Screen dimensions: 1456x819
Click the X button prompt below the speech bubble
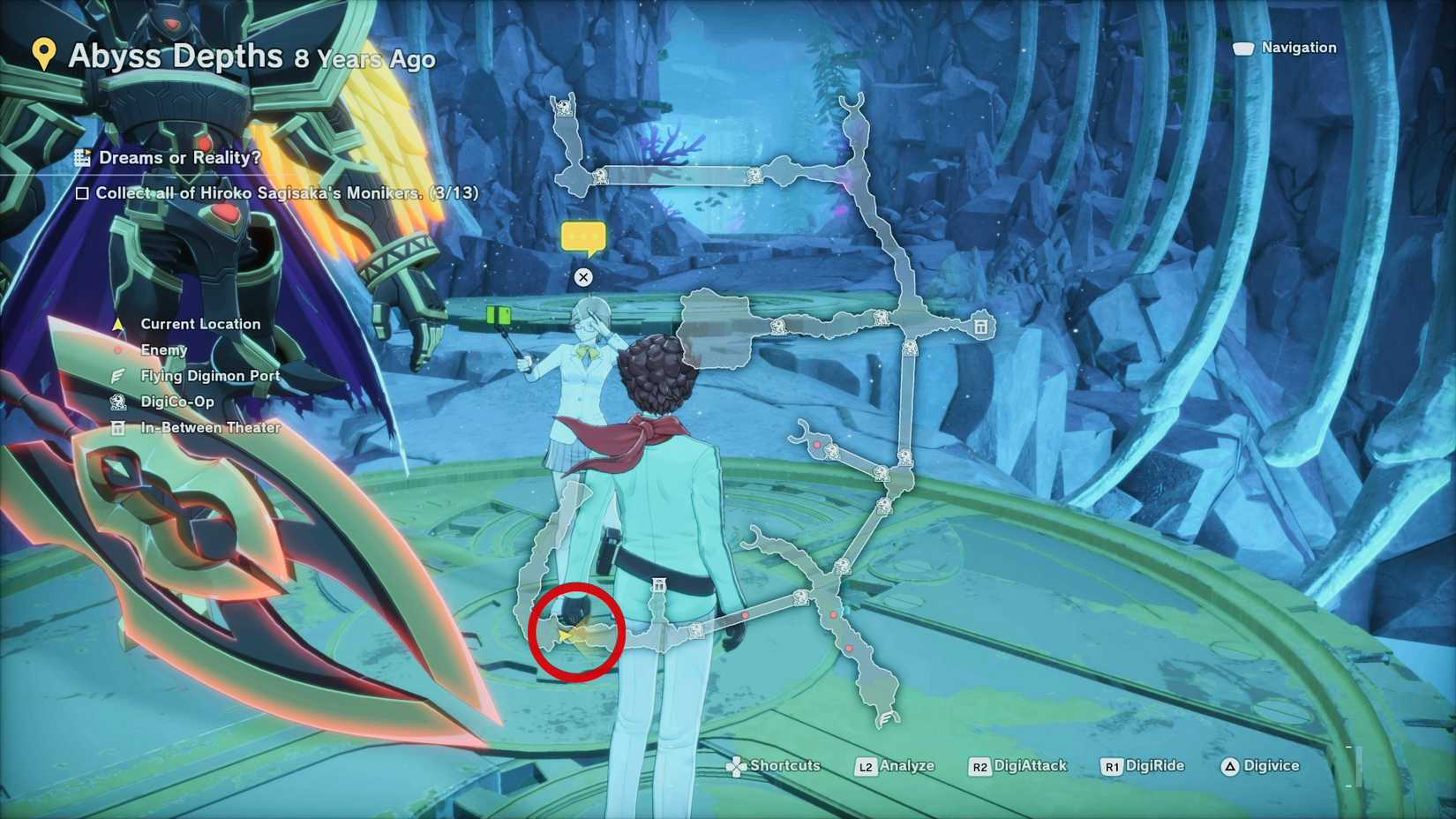pyautogui.click(x=582, y=277)
